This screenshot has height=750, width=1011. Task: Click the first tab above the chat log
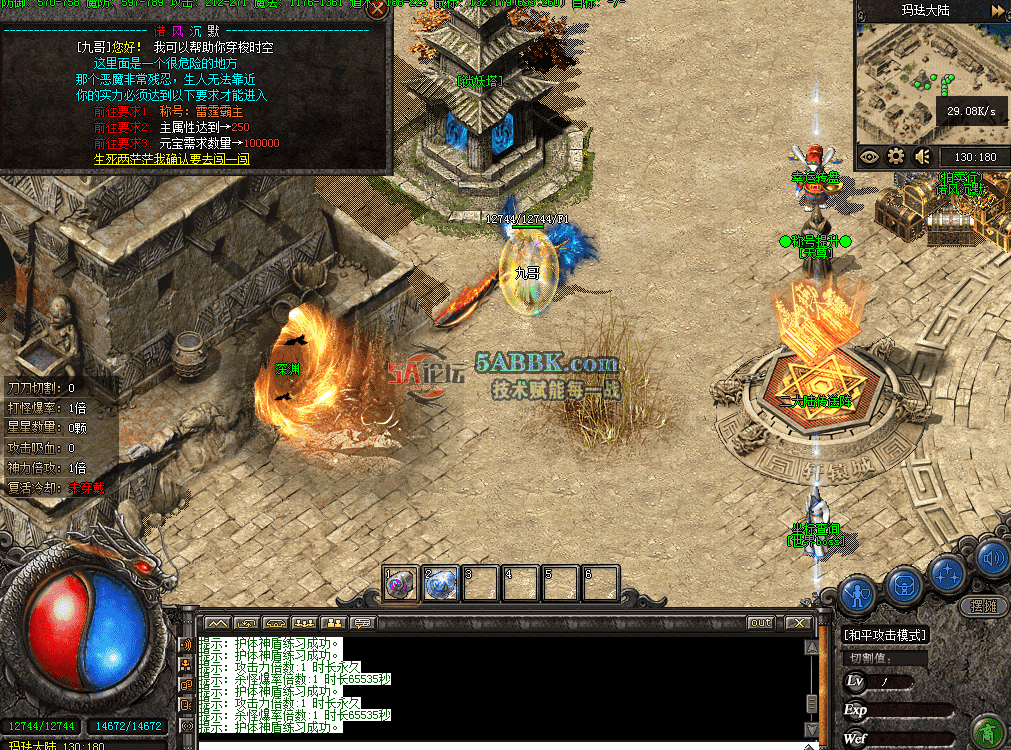217,623
